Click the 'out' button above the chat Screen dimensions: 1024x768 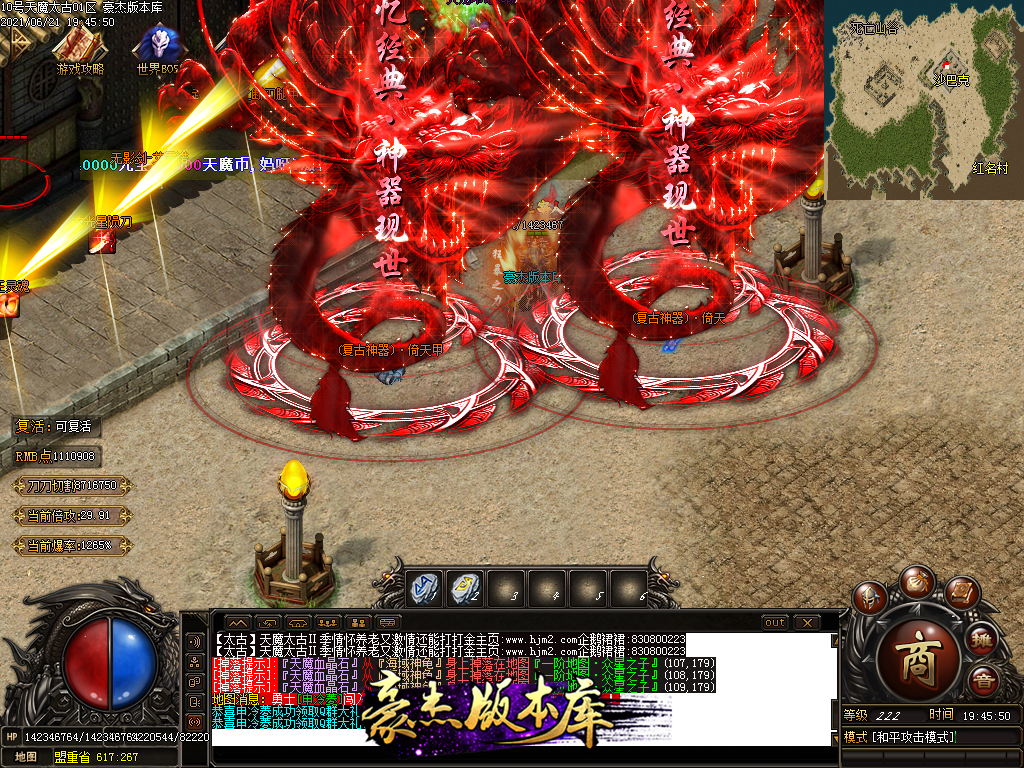point(774,622)
